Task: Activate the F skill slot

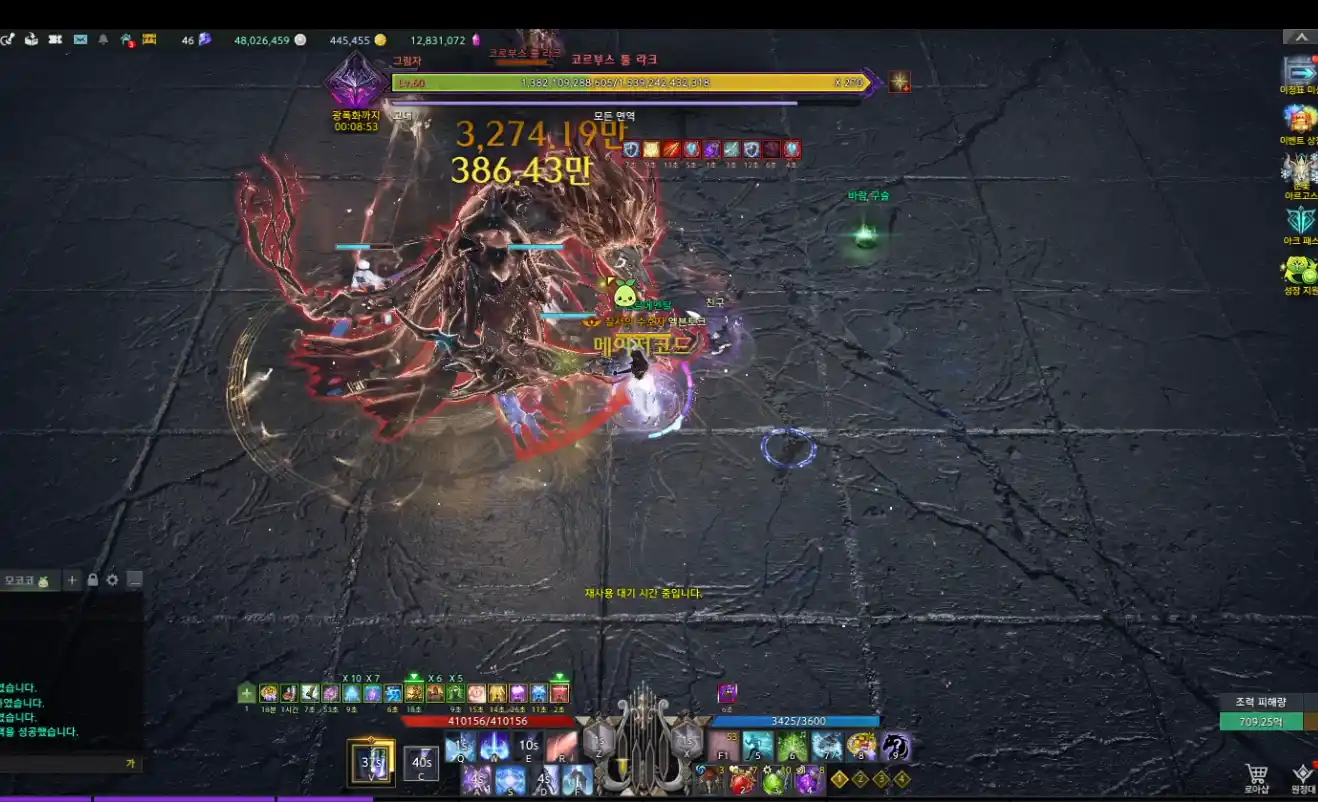Action: pos(577,779)
